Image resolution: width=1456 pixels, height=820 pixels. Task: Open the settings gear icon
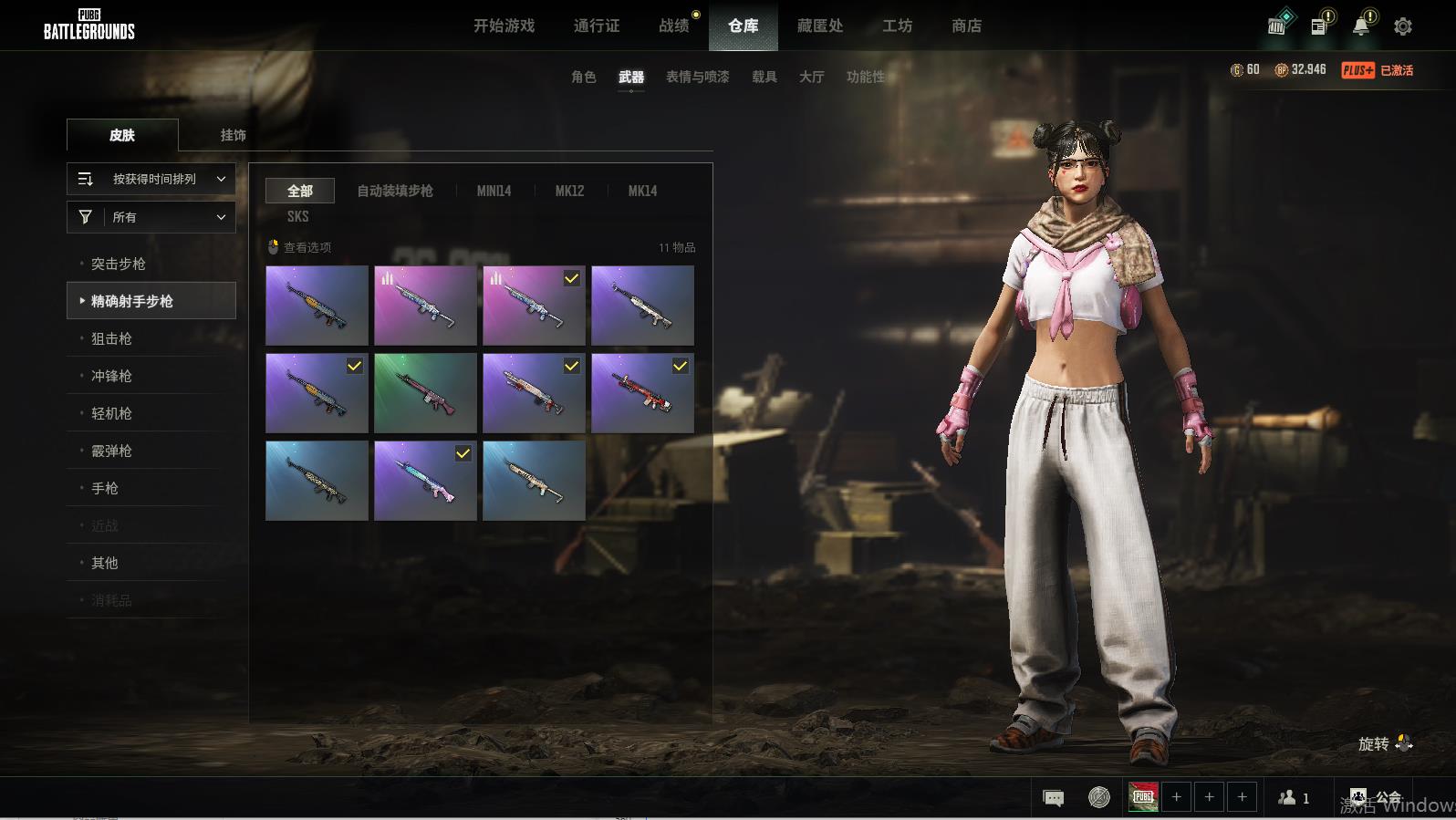tap(1402, 26)
